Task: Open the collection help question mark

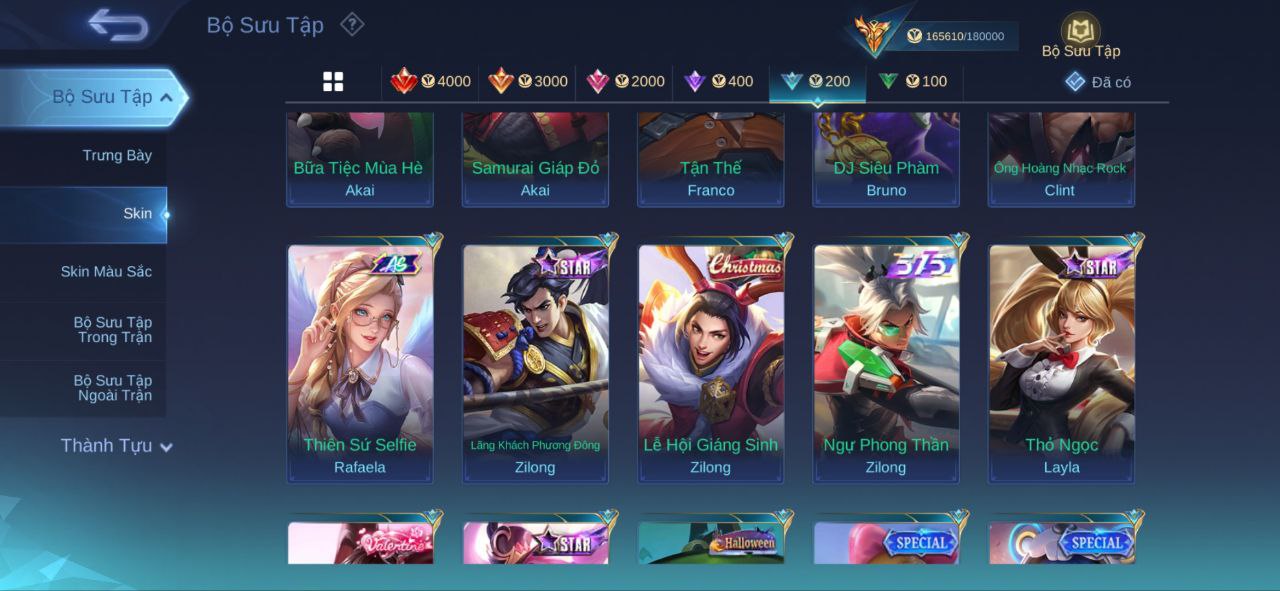Action: (x=352, y=24)
